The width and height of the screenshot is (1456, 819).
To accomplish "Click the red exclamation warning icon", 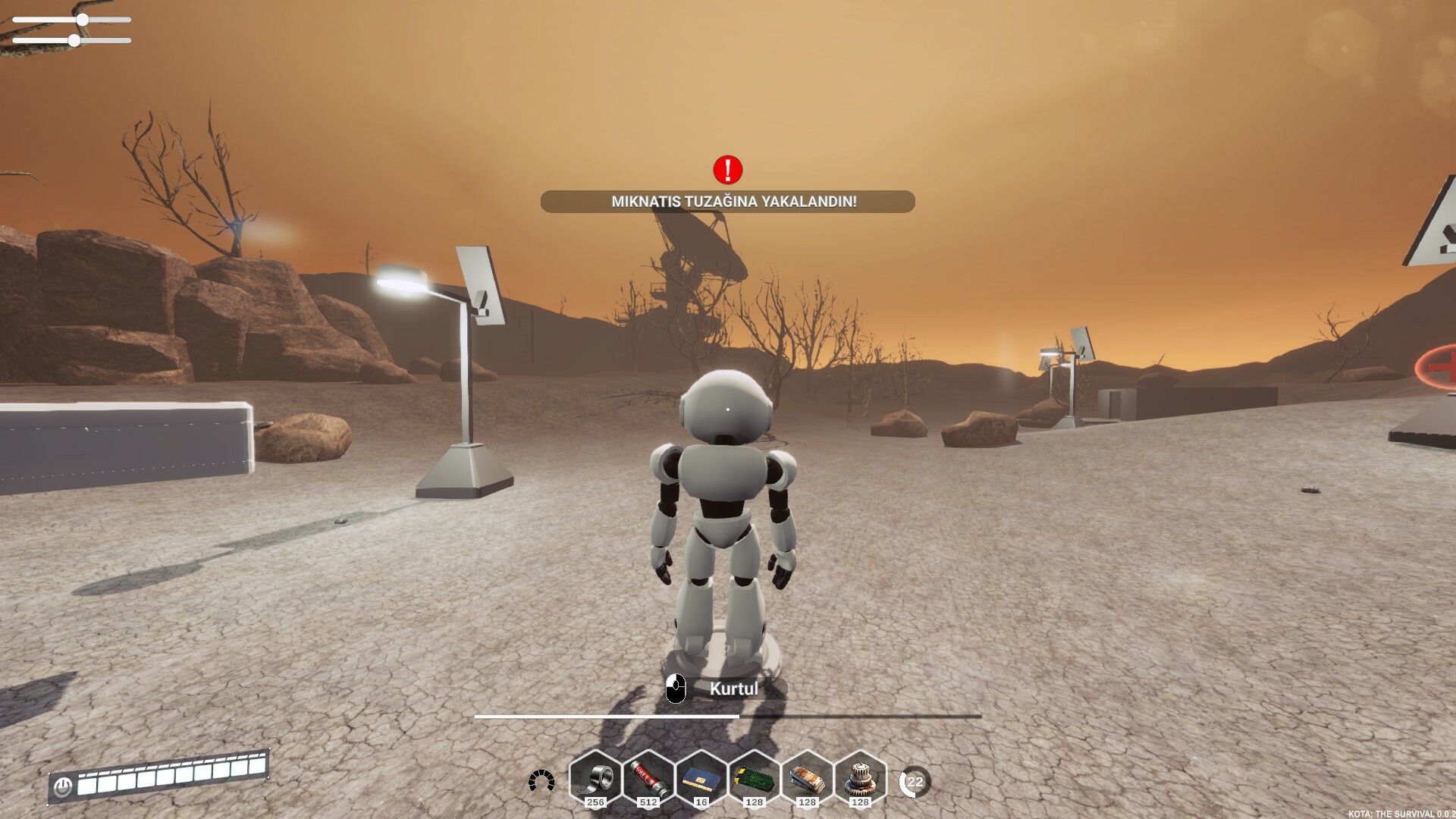I will (727, 171).
